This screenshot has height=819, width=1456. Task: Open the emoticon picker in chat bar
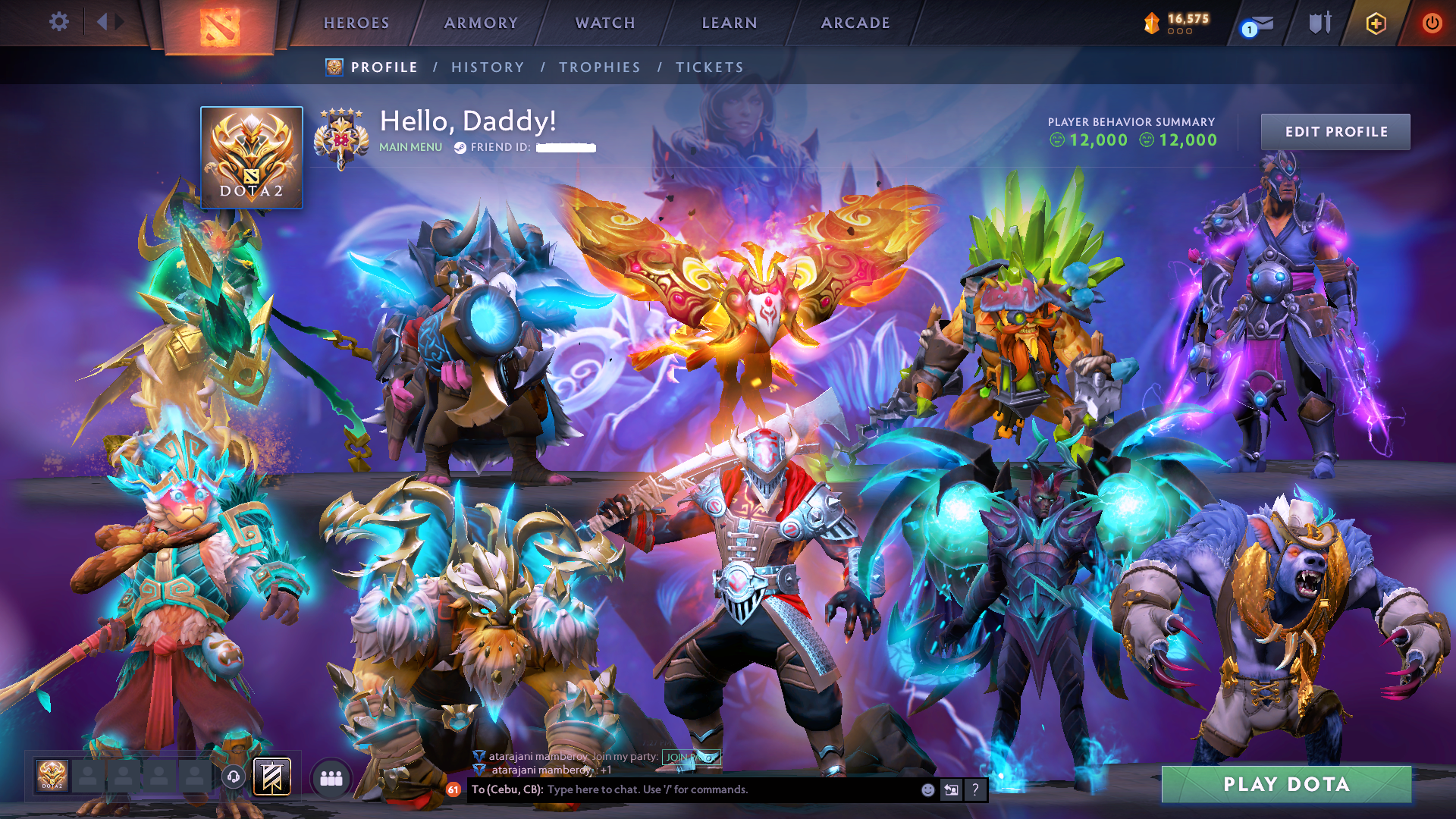coord(927,789)
